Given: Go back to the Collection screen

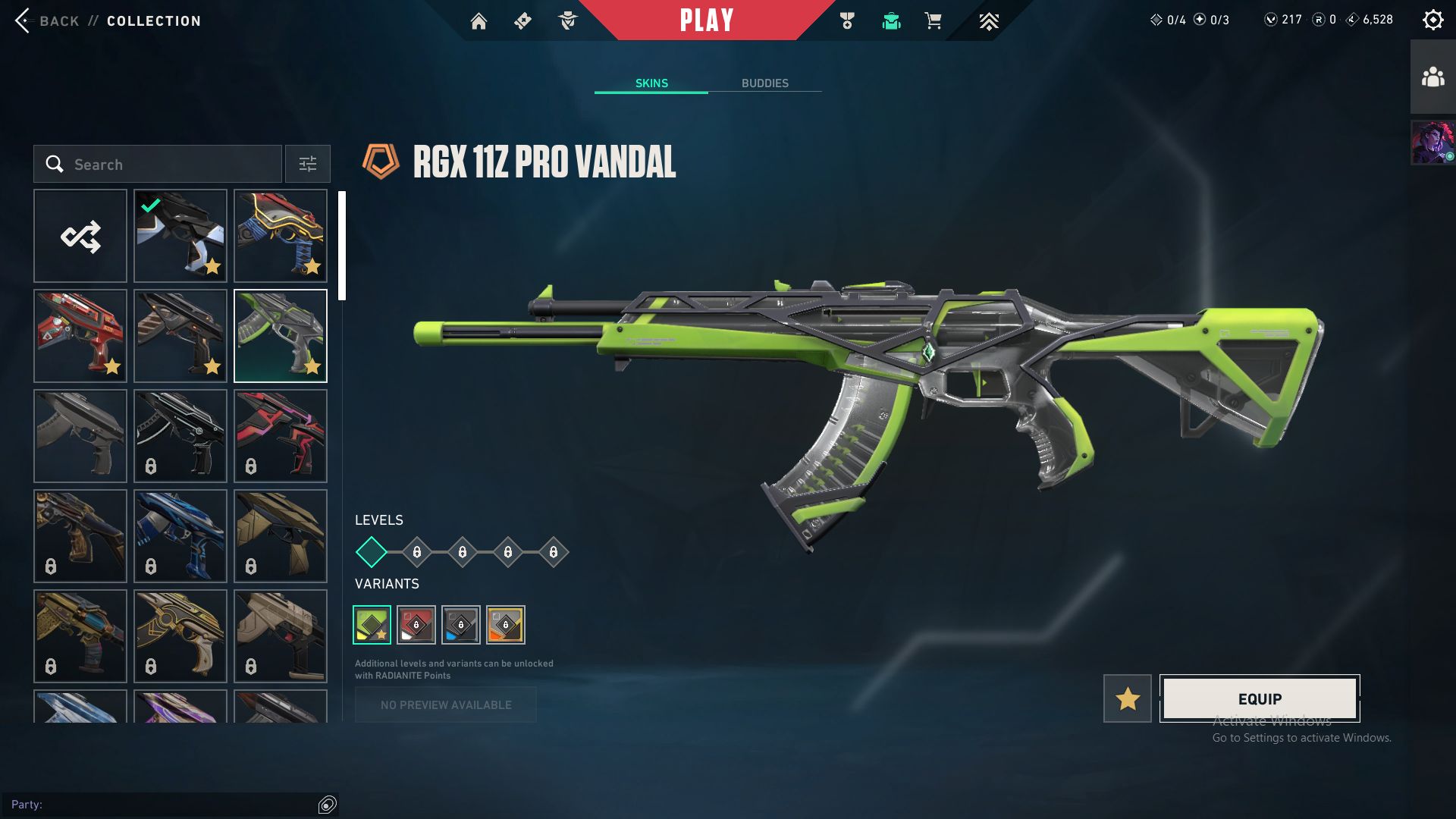Looking at the screenshot, I should pyautogui.click(x=108, y=20).
